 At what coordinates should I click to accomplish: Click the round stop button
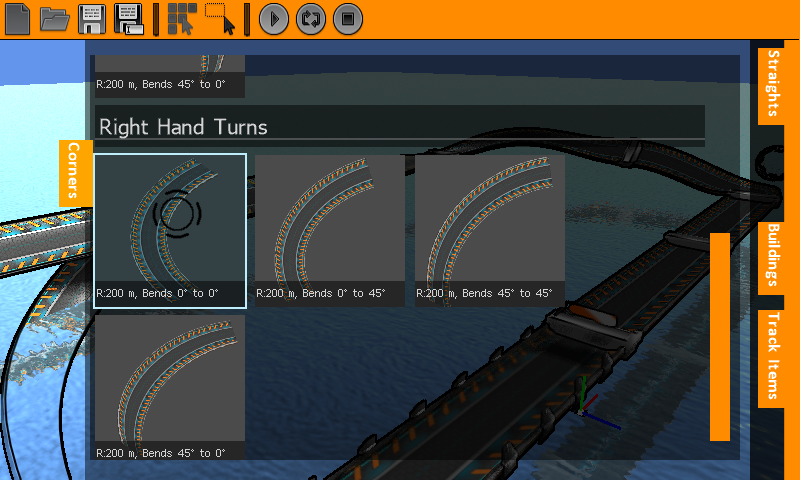(347, 19)
